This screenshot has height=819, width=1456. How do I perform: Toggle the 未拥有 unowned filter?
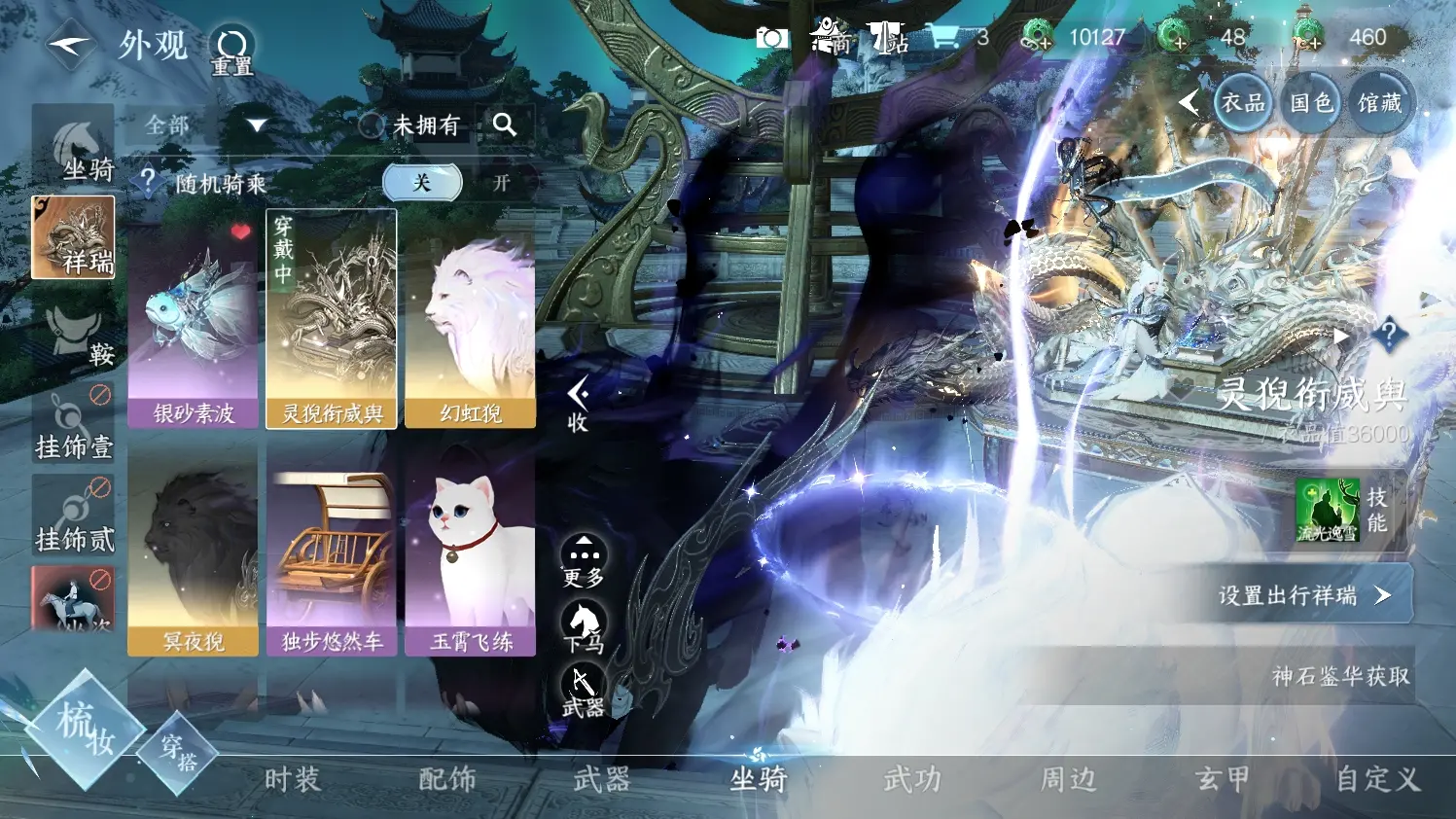tap(409, 125)
